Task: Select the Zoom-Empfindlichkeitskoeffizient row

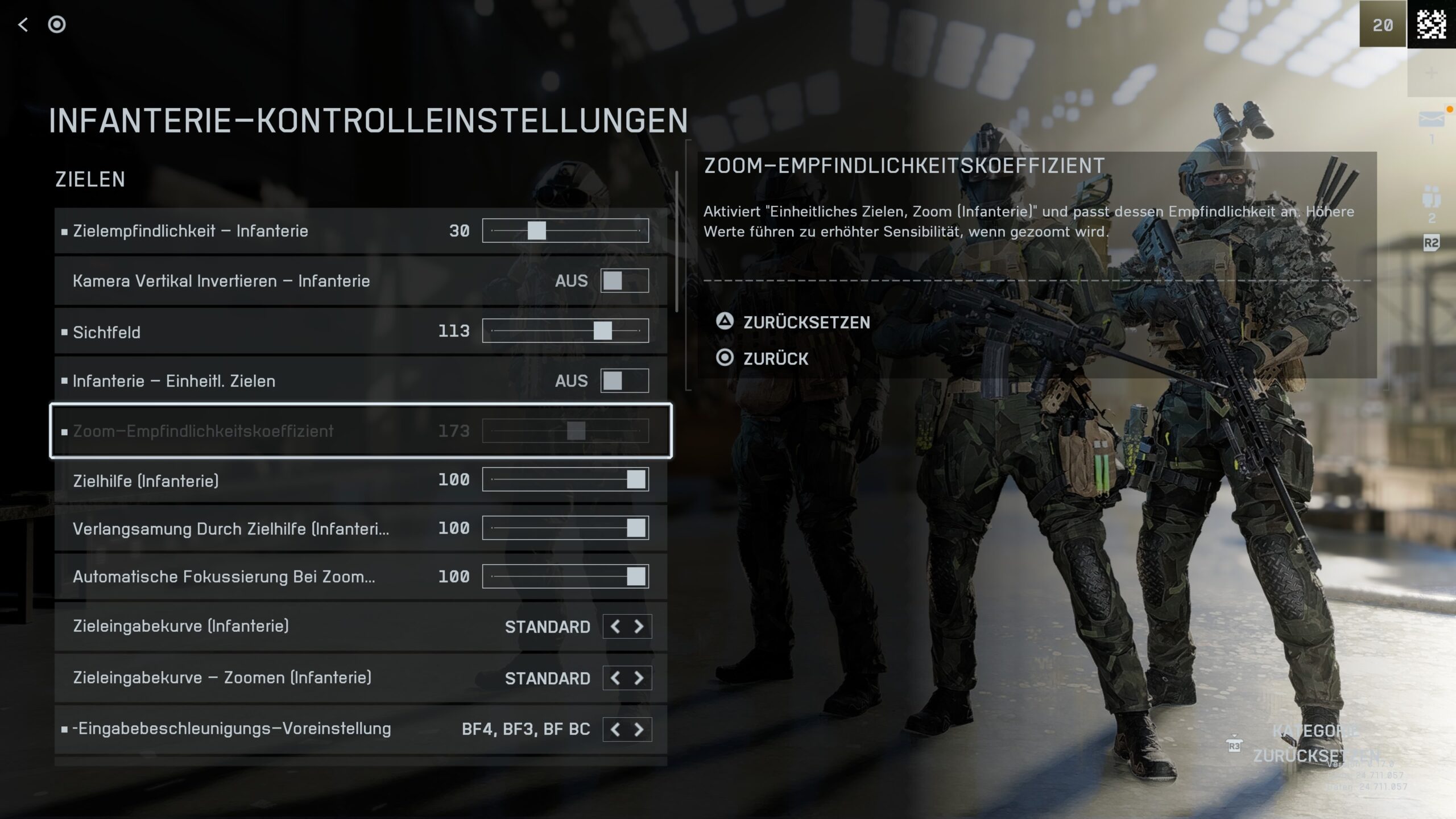Action: tap(361, 431)
